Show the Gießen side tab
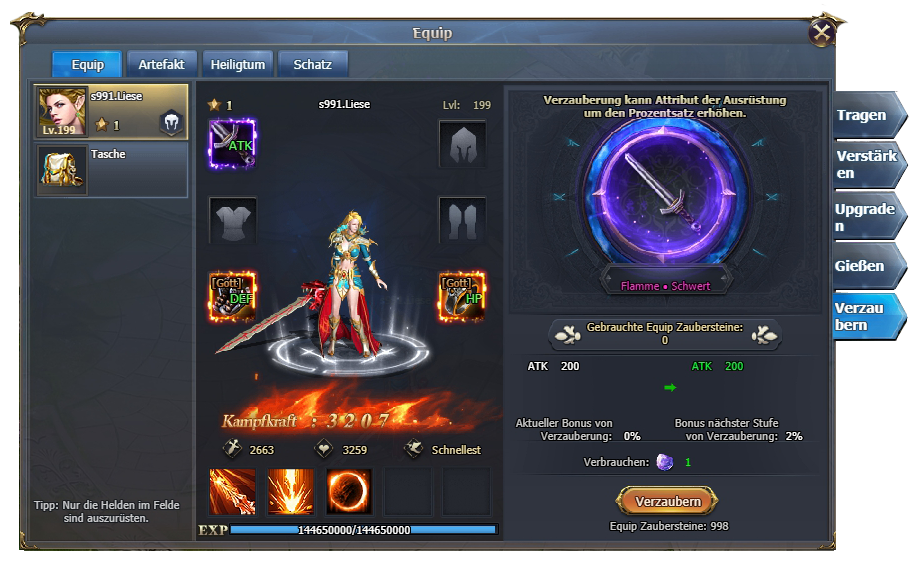924x571 pixels. point(864,266)
